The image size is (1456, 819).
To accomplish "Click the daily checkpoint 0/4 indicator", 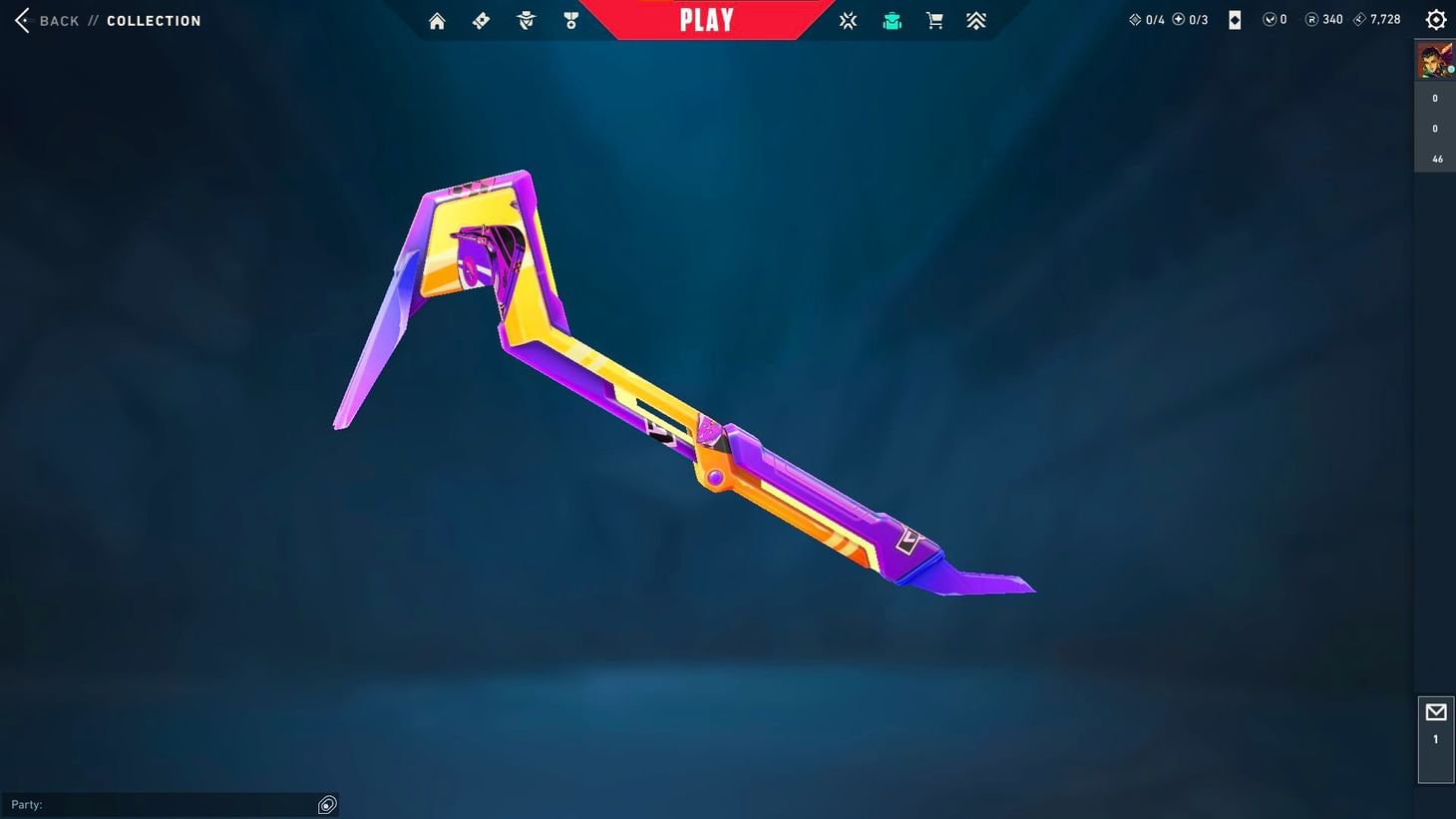I will (x=1145, y=18).
